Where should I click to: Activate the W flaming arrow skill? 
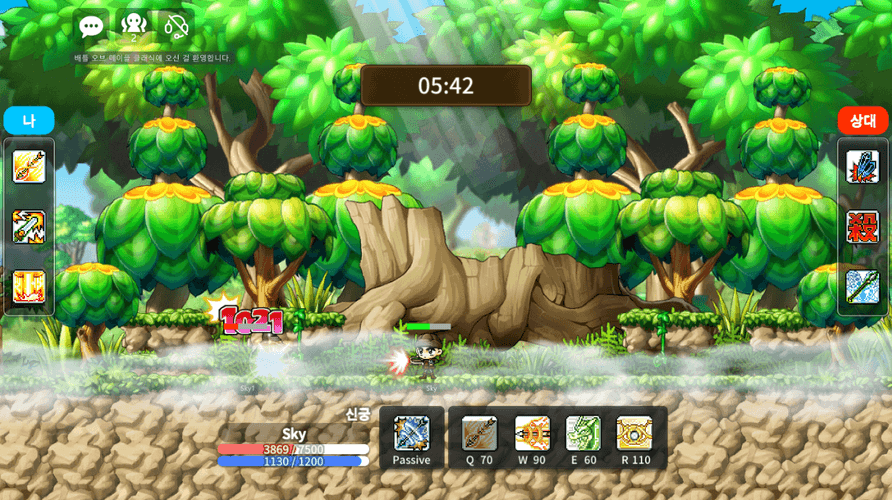[532, 434]
